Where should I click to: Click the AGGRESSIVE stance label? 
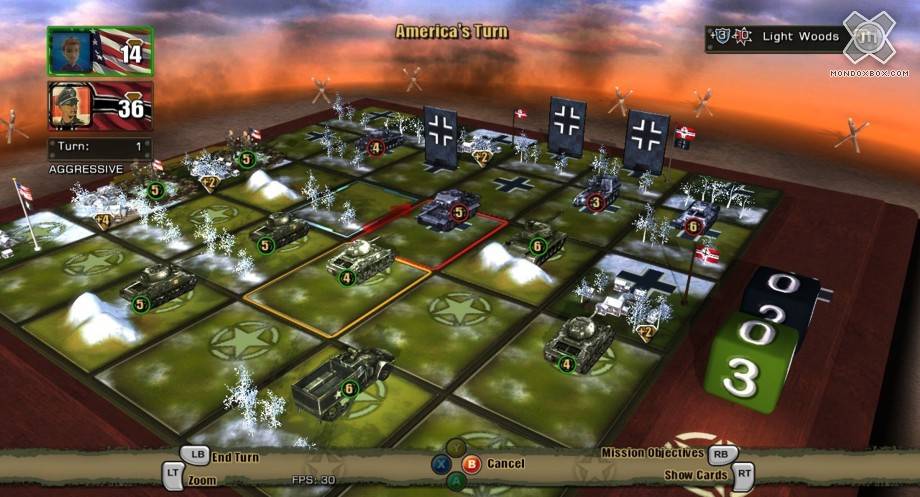click(86, 169)
